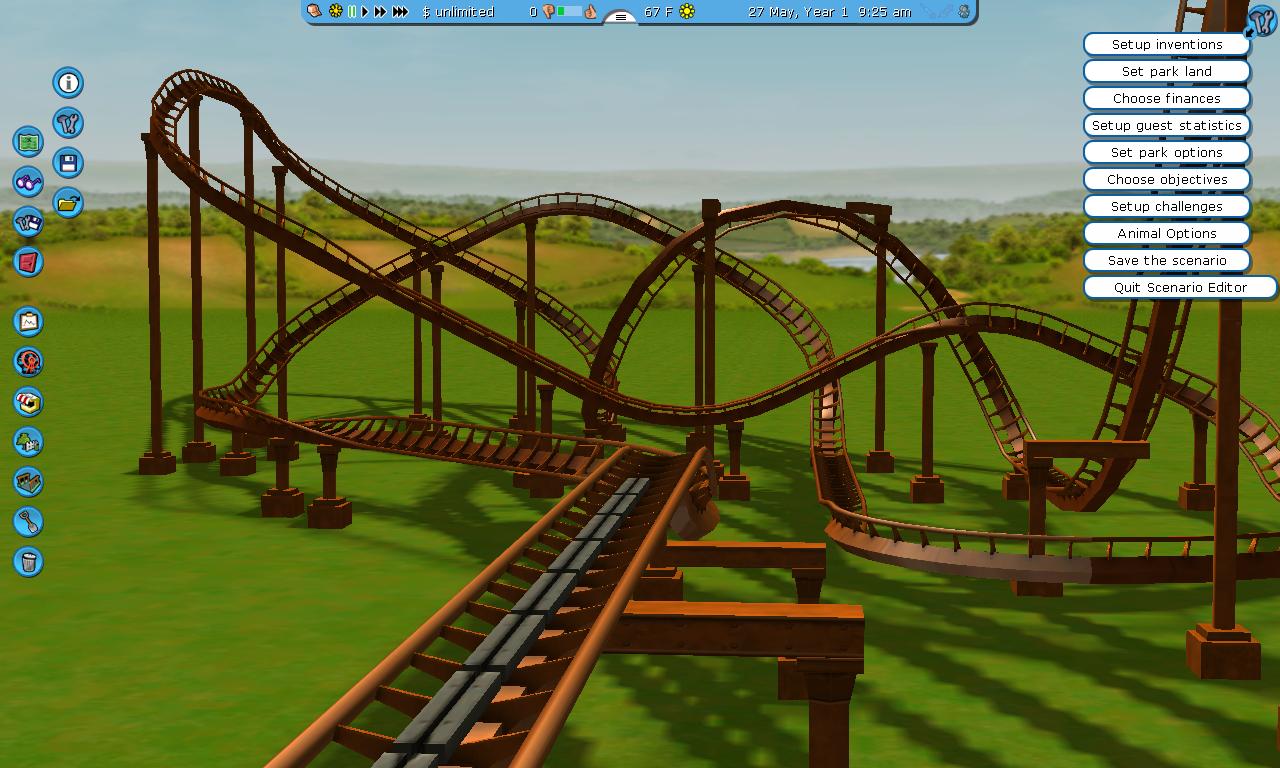1280x768 pixels.
Task: Open Setup inventions
Action: click(1166, 44)
